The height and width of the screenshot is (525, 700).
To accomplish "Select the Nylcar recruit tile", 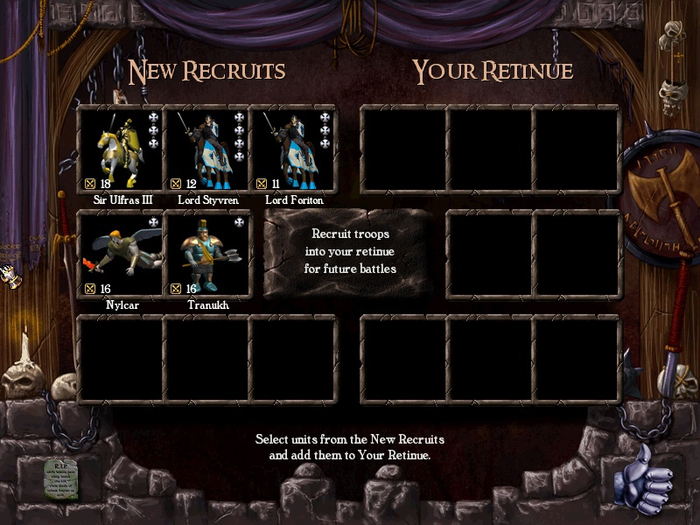I will click(120, 254).
